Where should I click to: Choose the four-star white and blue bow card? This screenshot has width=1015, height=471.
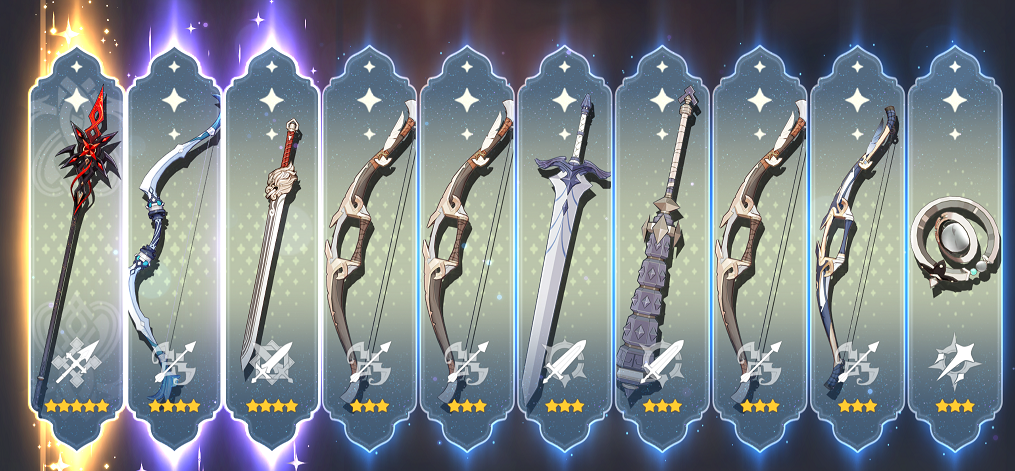tap(174, 250)
